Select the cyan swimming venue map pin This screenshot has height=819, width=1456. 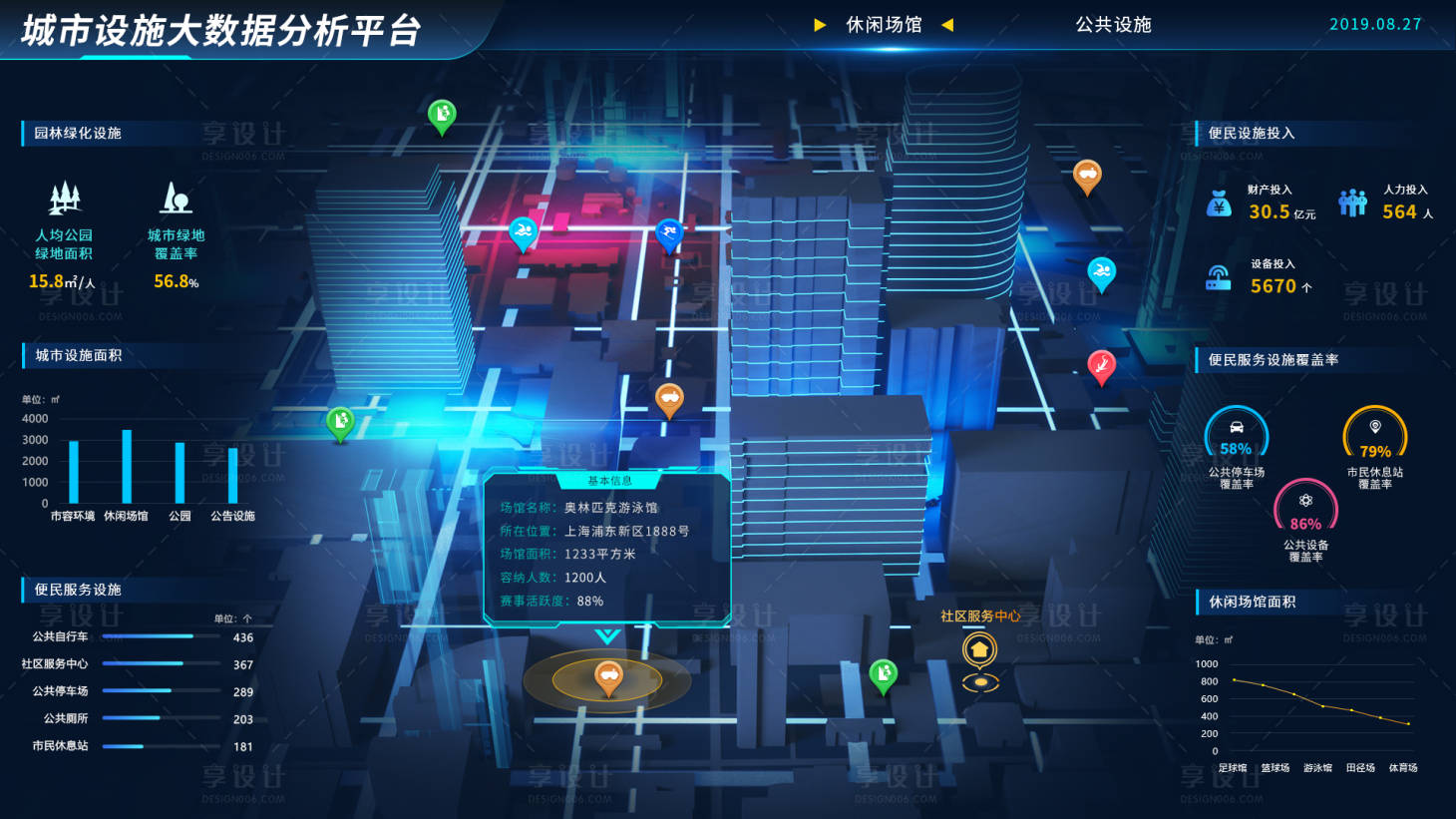coord(523,231)
